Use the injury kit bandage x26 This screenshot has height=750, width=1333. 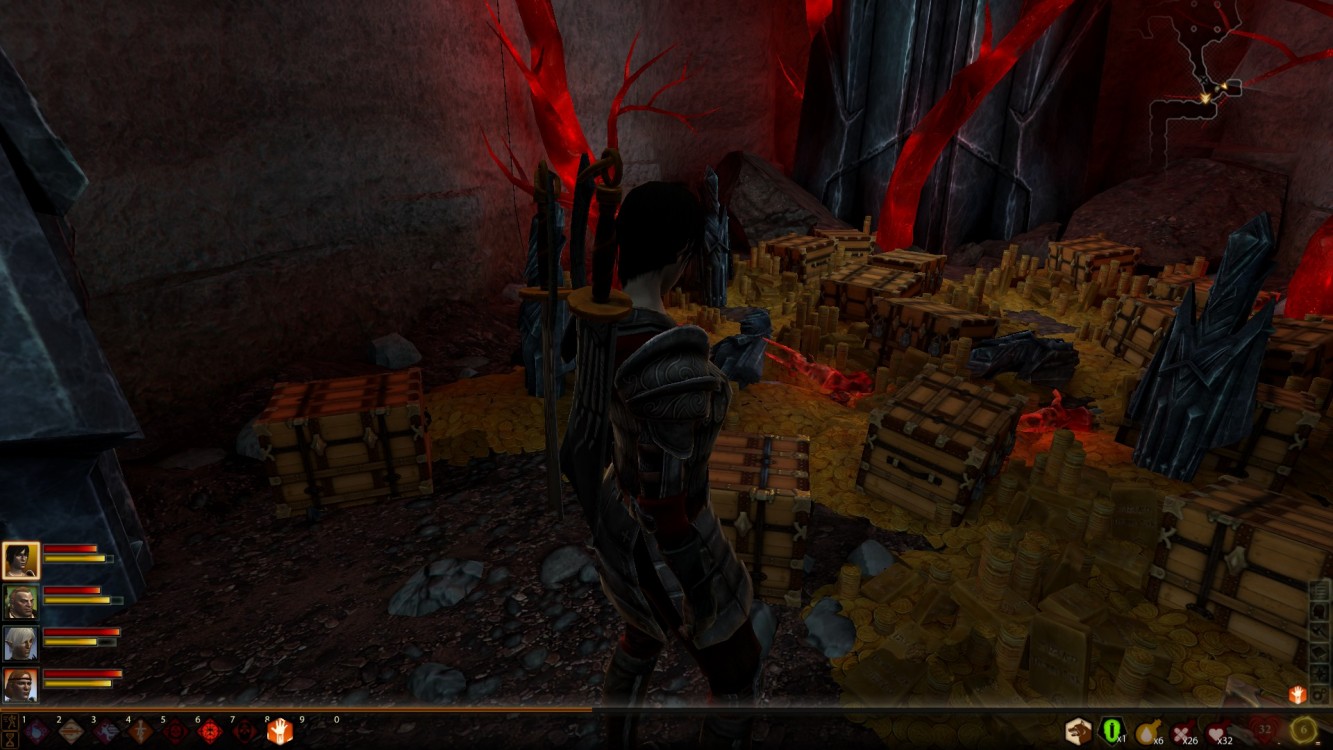click(x=1183, y=731)
